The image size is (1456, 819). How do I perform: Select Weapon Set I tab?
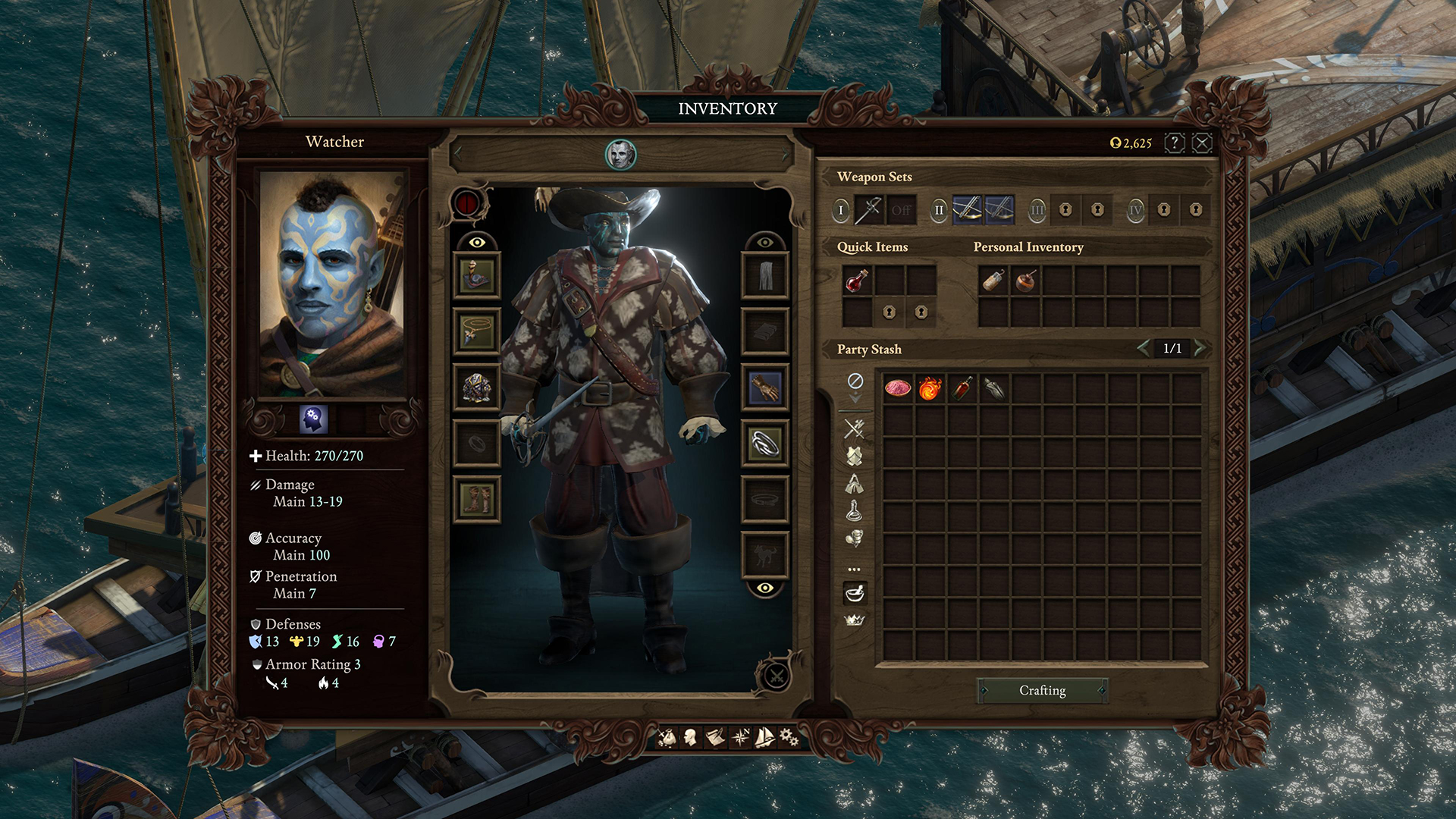coord(841,211)
